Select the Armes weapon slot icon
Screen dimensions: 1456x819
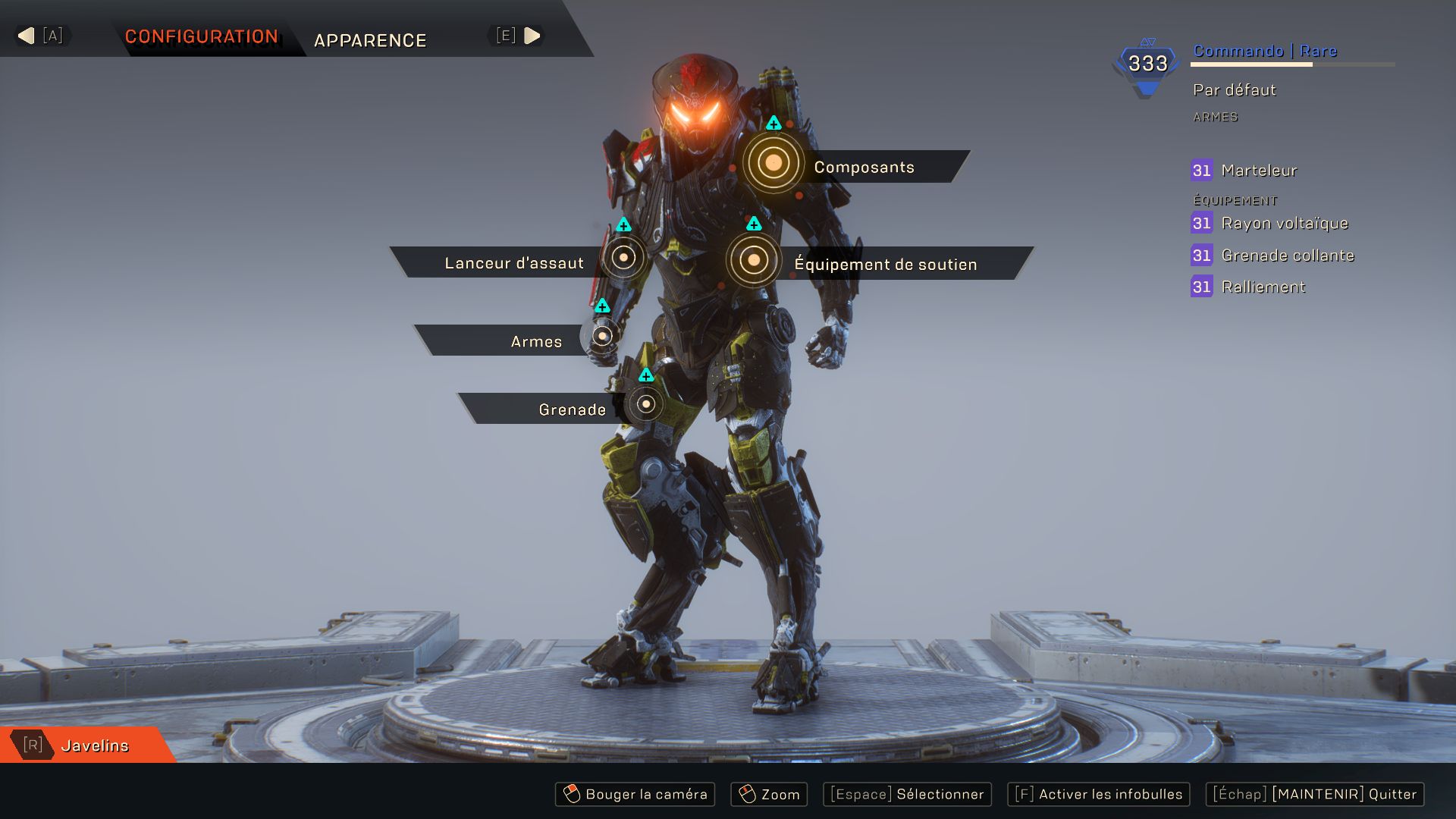[x=601, y=336]
